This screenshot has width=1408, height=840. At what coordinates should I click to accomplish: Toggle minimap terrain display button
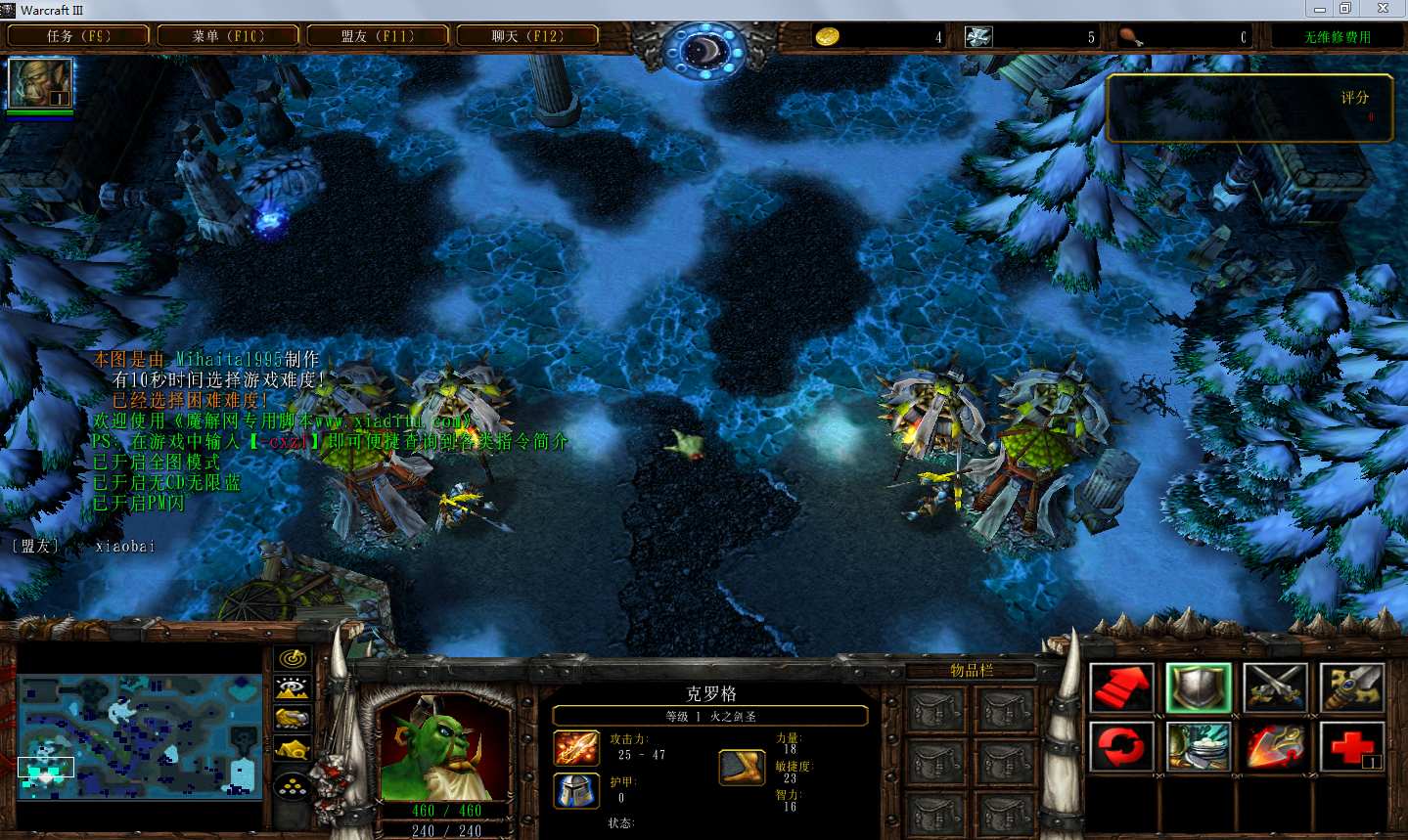point(293,688)
